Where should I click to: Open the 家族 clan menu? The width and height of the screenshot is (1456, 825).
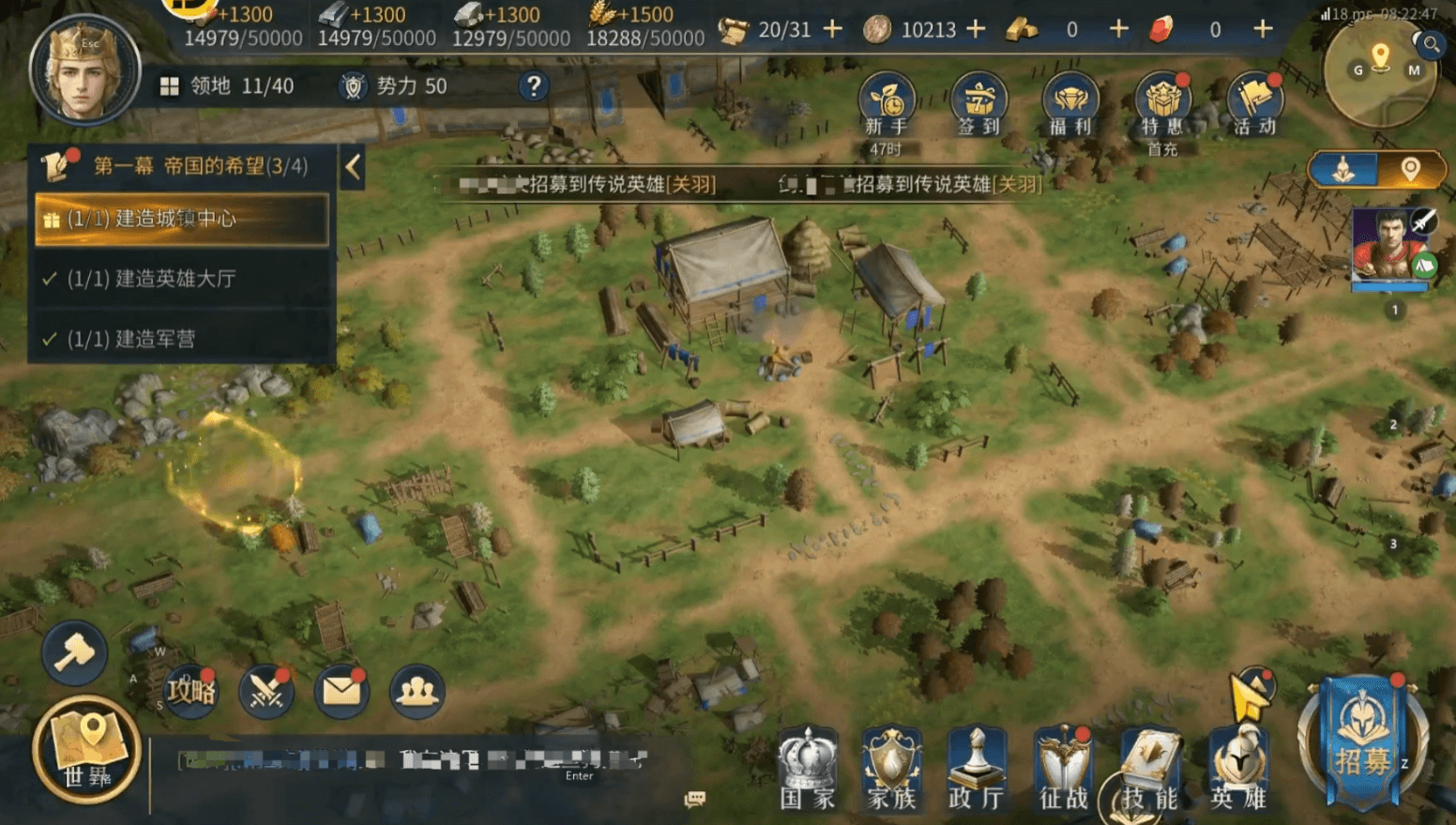[891, 770]
